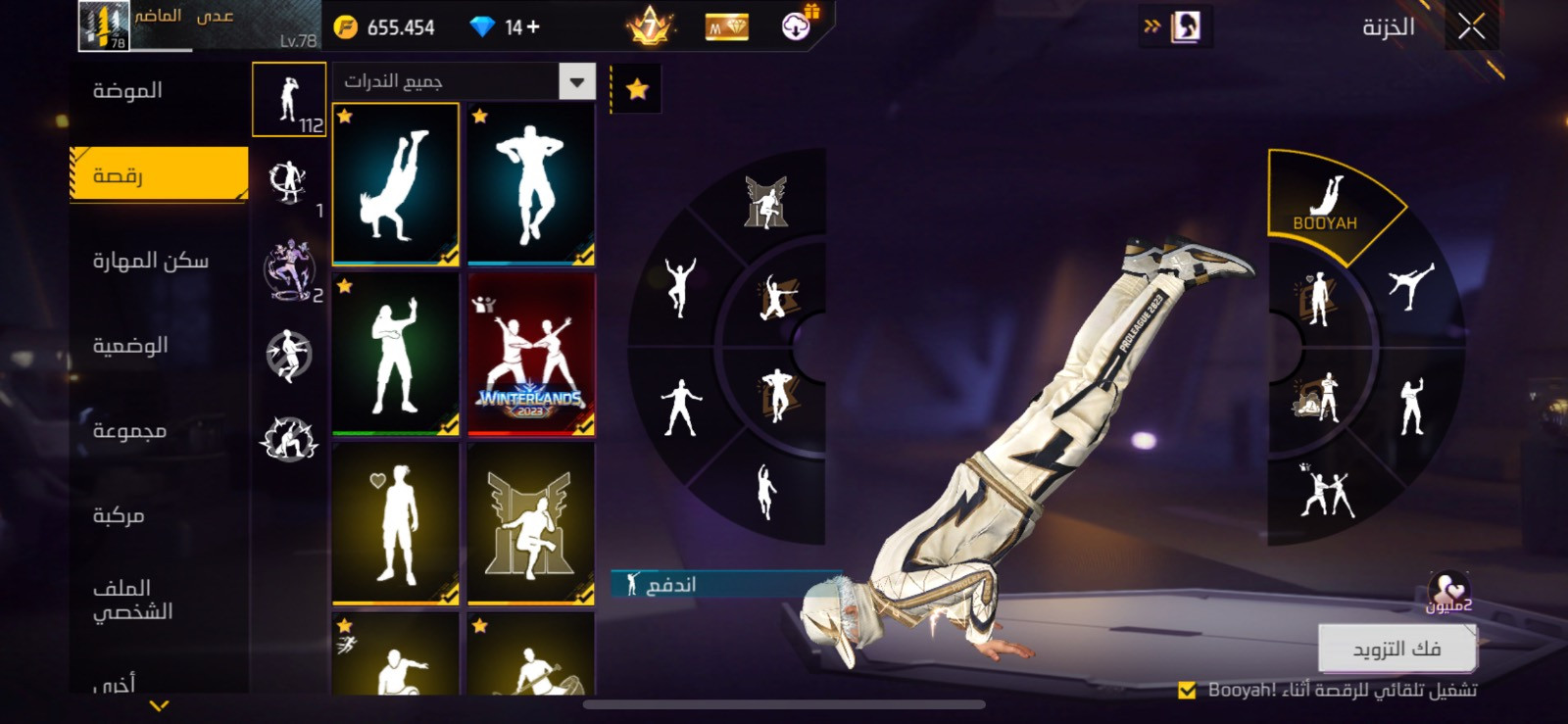The image size is (1568, 724).
Task: Open the الموضة fashion category
Action: pyautogui.click(x=127, y=91)
